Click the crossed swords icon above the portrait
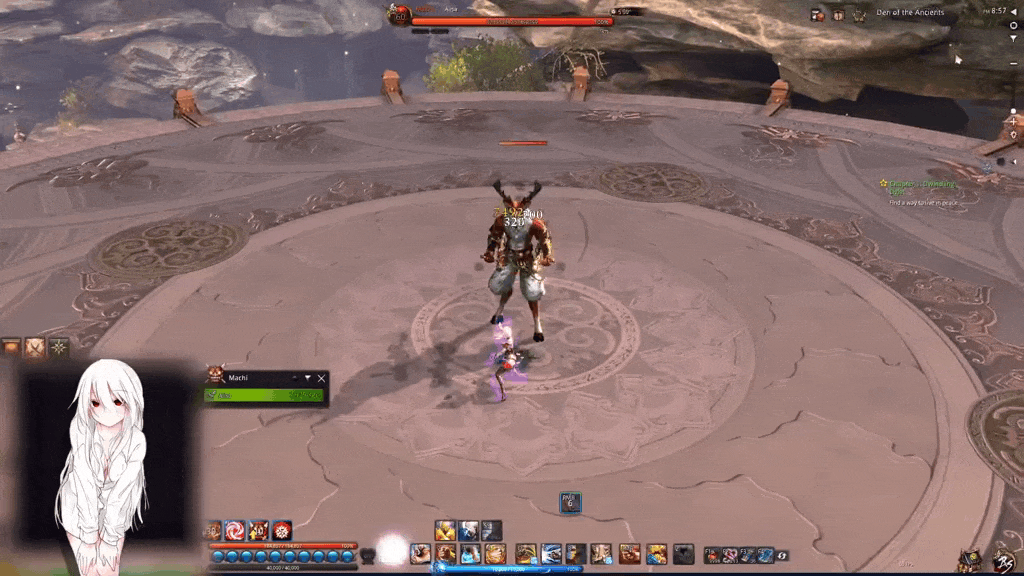Viewport: 1024px width, 576px height. point(35,347)
